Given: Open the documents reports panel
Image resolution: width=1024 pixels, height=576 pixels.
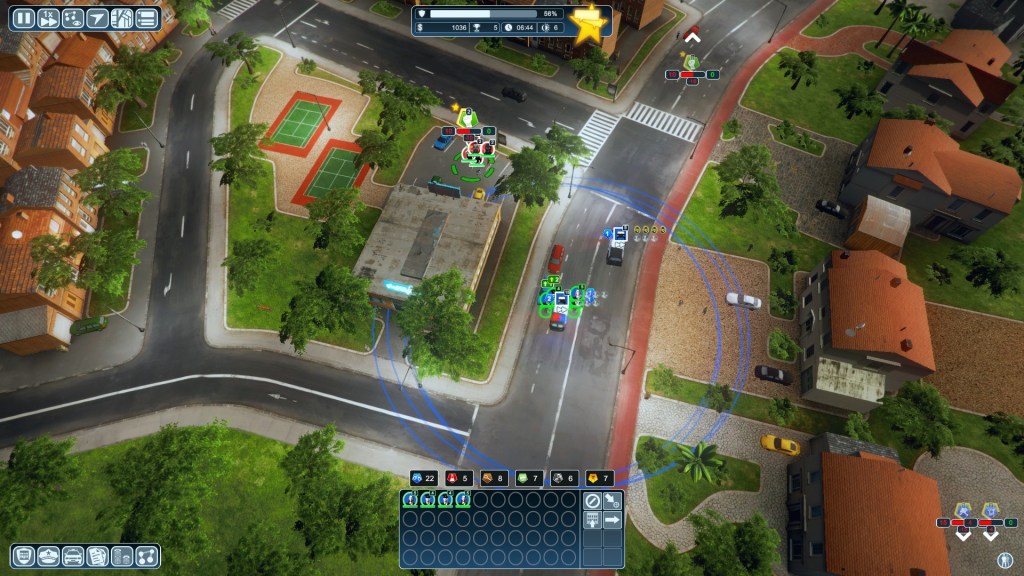Looking at the screenshot, I should (x=97, y=556).
